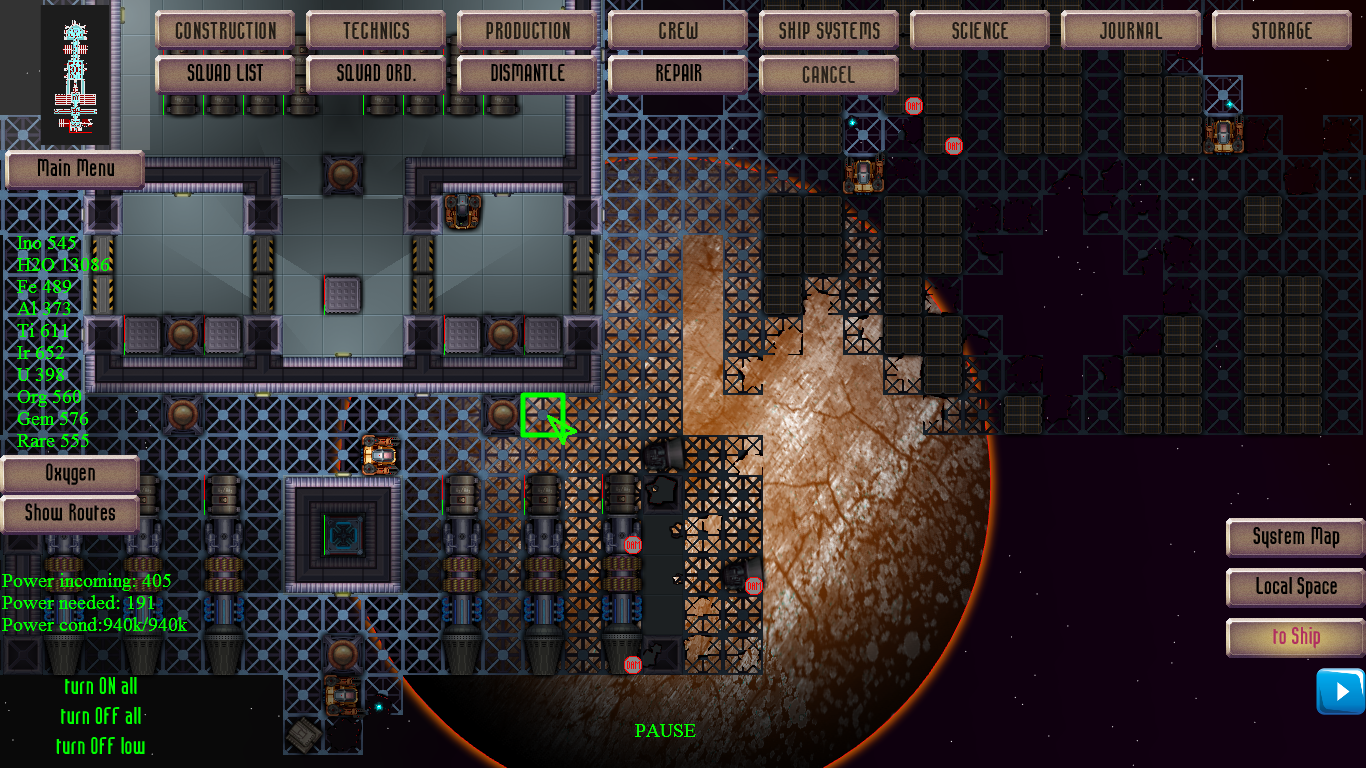Image resolution: width=1366 pixels, height=768 pixels.
Task: Resume game with the blue play button
Action: click(x=1340, y=691)
